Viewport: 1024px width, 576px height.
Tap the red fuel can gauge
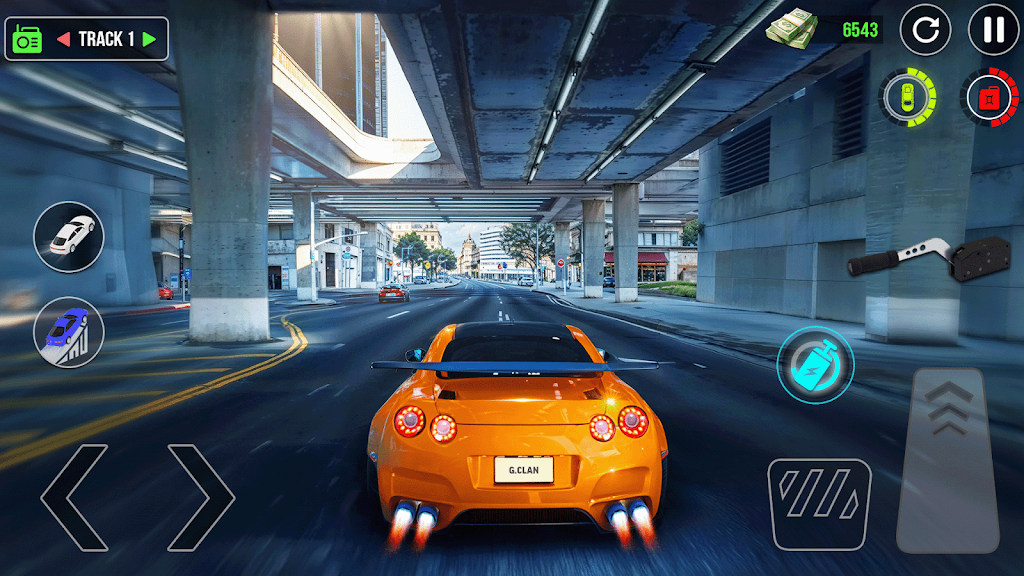pyautogui.click(x=989, y=97)
